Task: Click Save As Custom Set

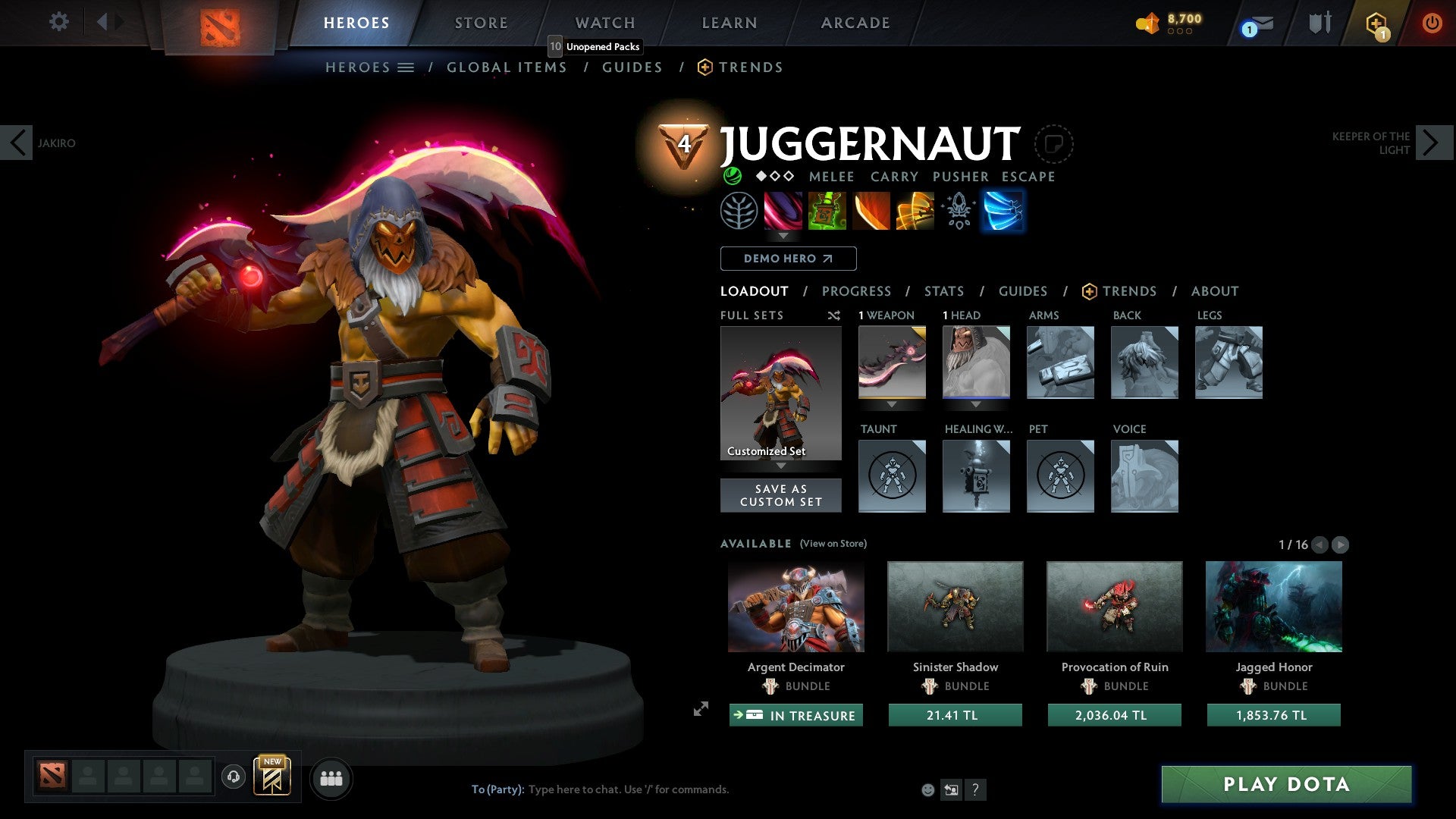Action: 780,494
